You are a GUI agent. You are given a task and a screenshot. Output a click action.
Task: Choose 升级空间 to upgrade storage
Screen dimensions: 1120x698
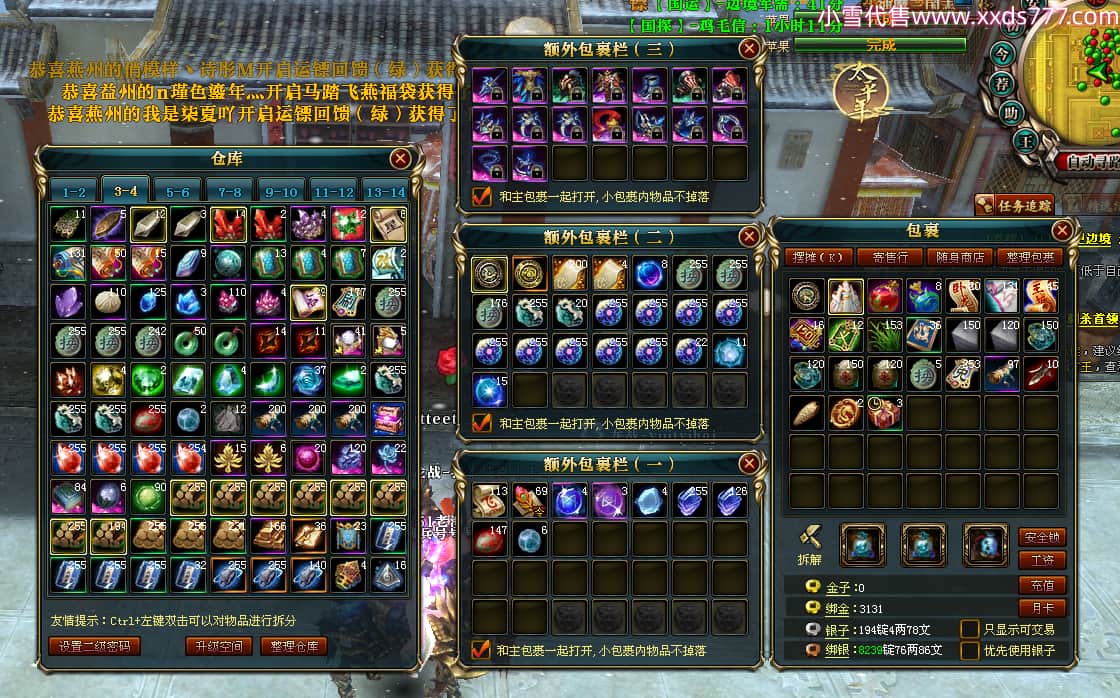tap(219, 646)
